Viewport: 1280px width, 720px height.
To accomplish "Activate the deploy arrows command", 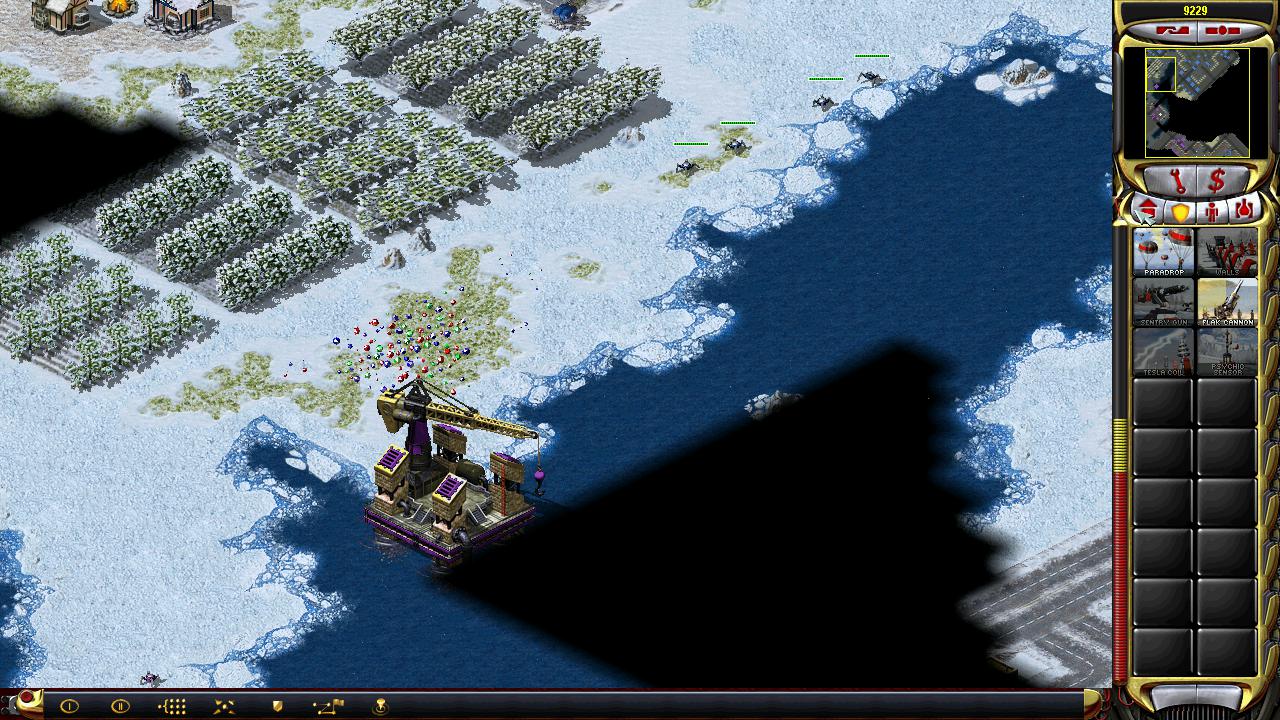I will click(x=224, y=706).
